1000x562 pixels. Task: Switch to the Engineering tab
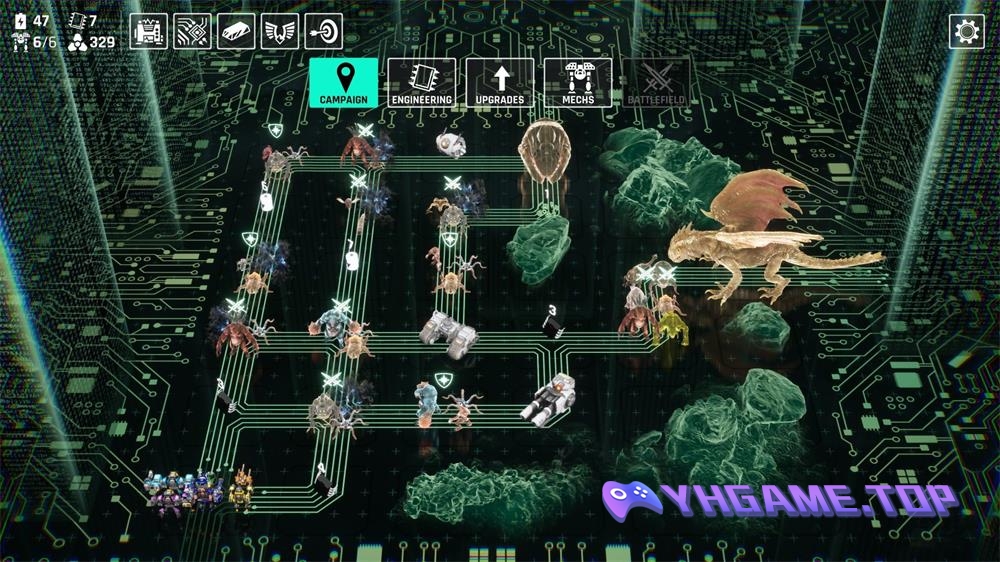pyautogui.click(x=421, y=82)
